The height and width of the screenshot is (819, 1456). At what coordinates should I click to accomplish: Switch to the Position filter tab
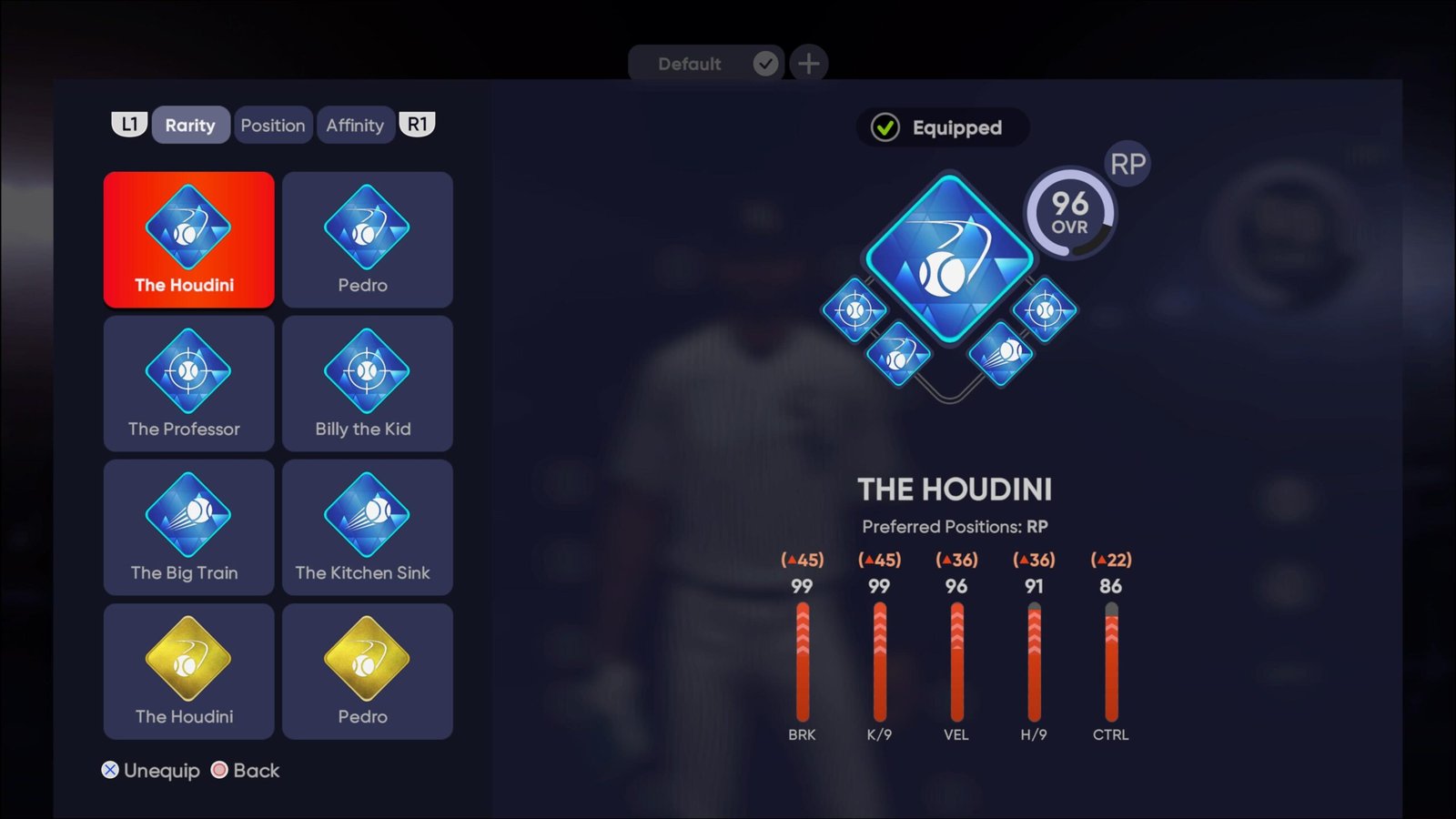(x=273, y=125)
